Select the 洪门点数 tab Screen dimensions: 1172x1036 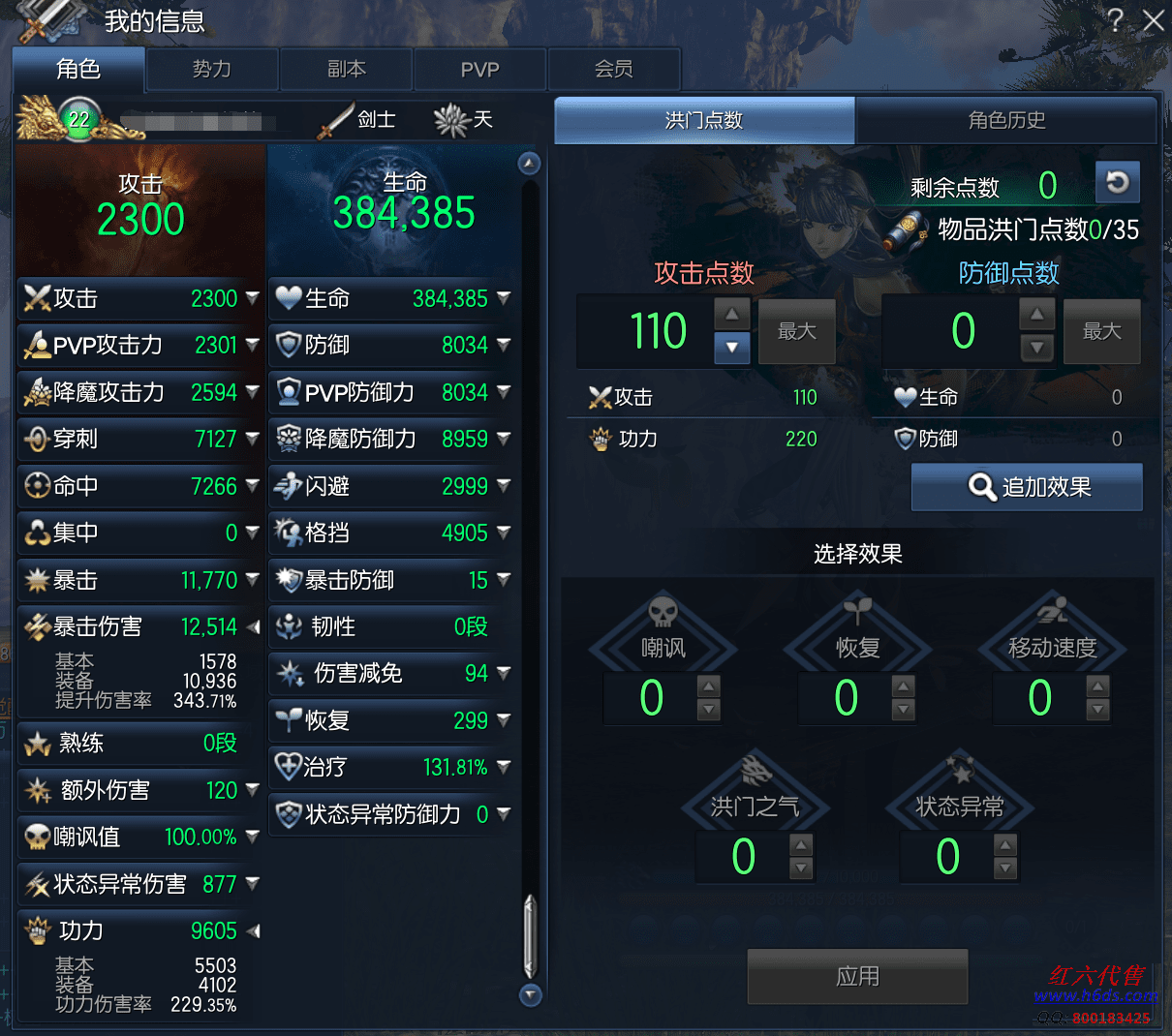704,120
